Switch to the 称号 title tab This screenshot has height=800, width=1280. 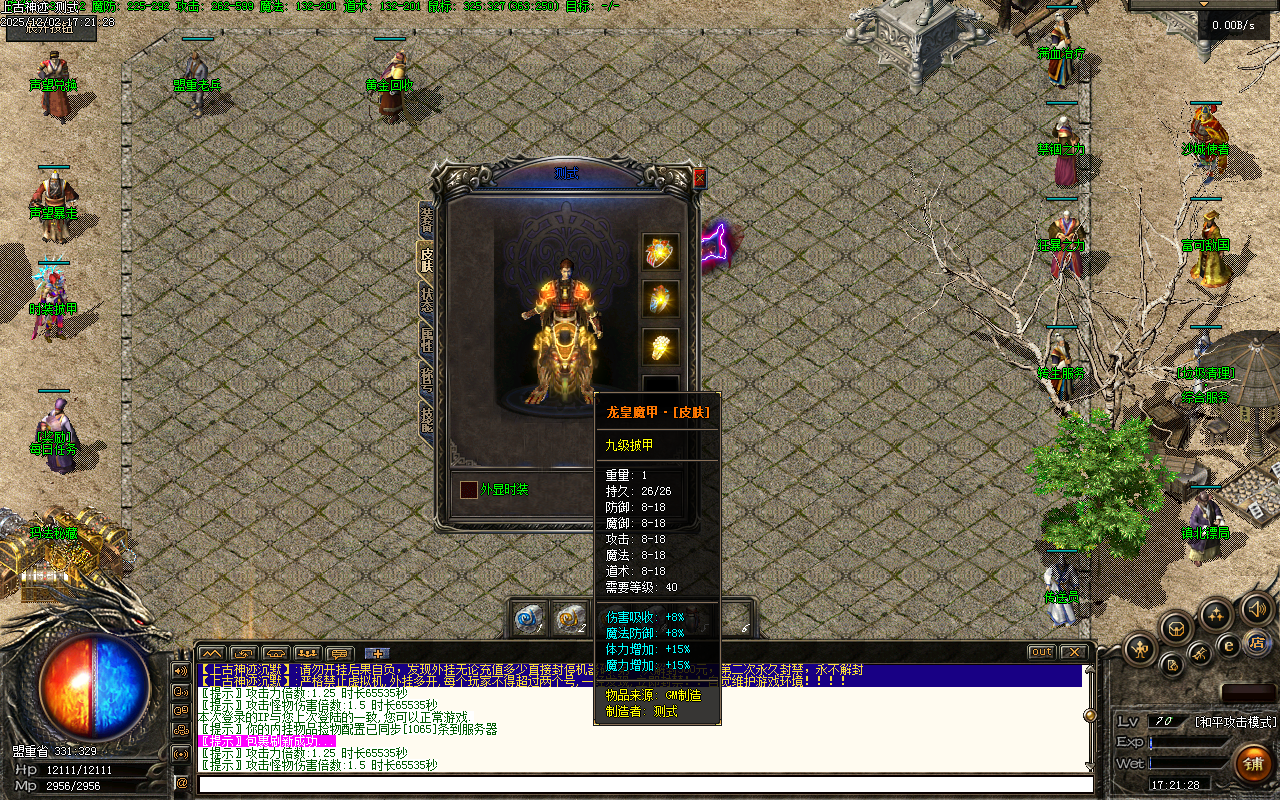427,381
